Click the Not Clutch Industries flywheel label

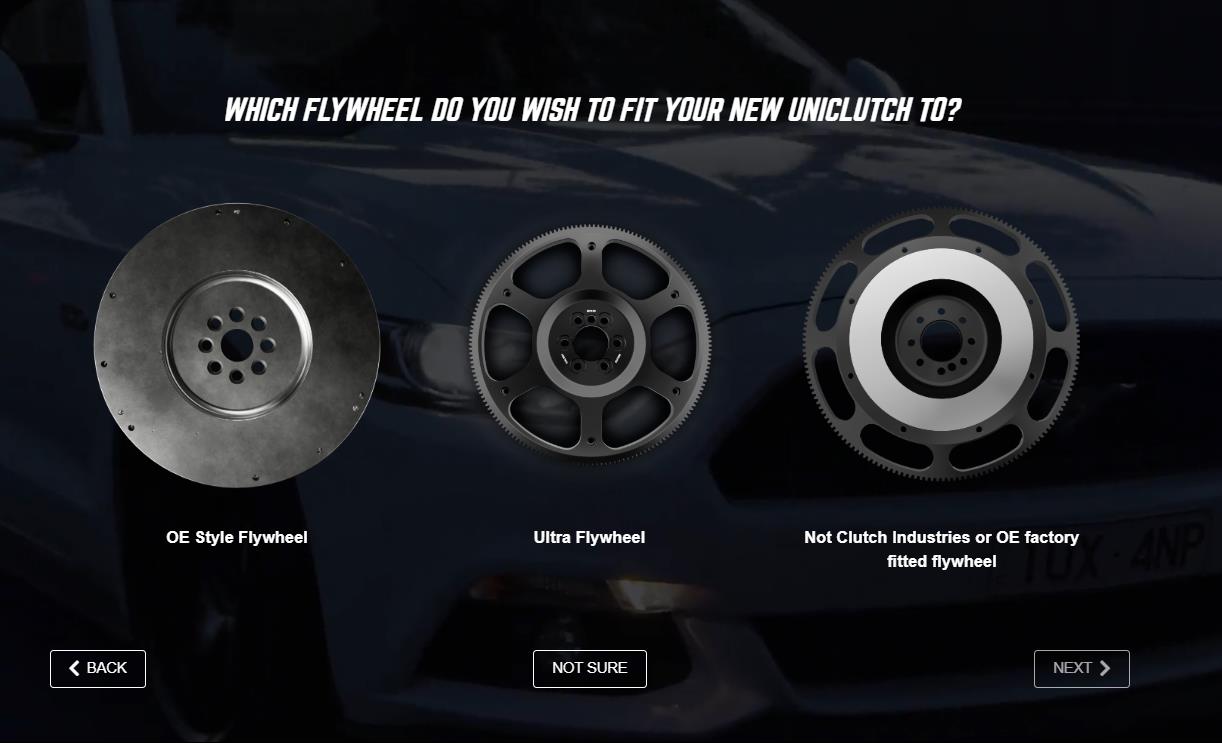[941, 549]
